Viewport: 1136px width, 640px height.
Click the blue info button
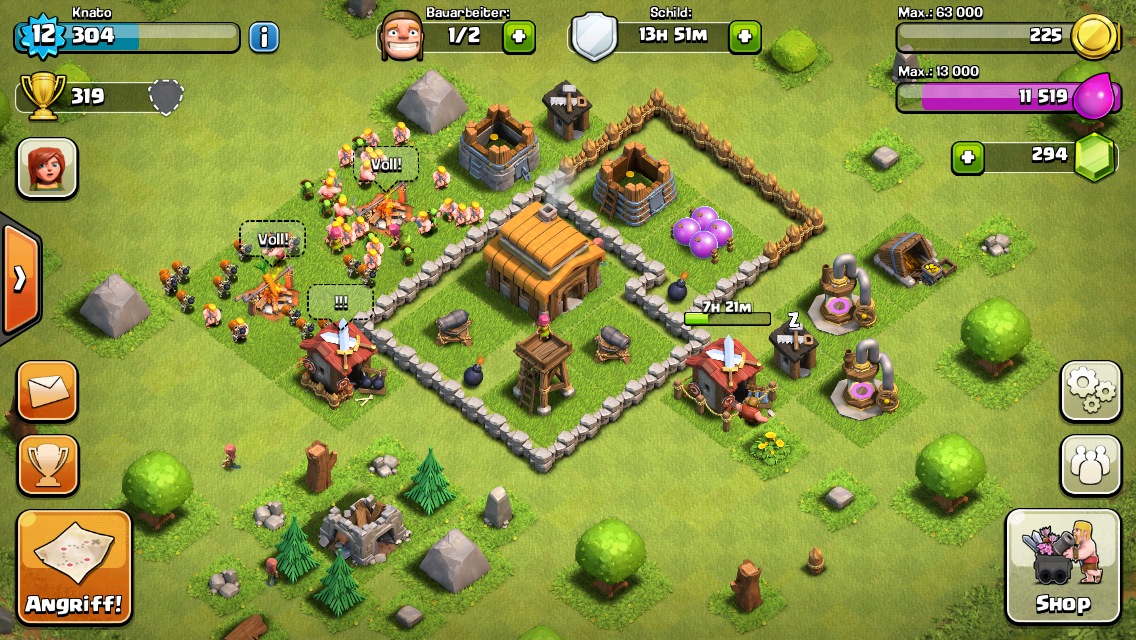coord(264,38)
